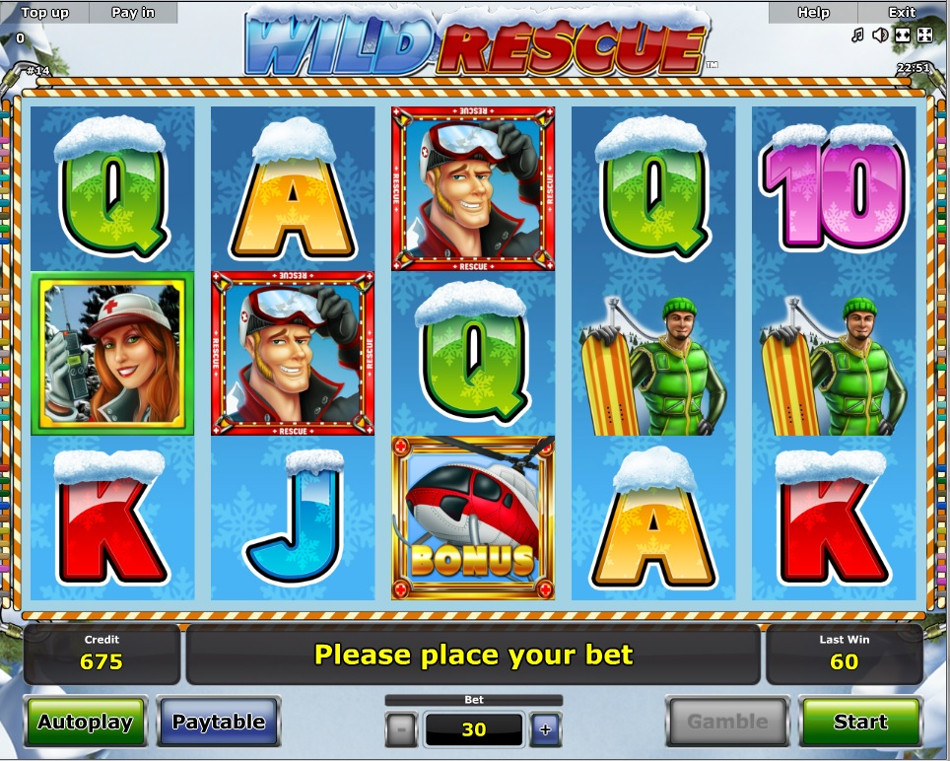This screenshot has width=950, height=761.
Task: Click the Gamble button
Action: point(727,721)
